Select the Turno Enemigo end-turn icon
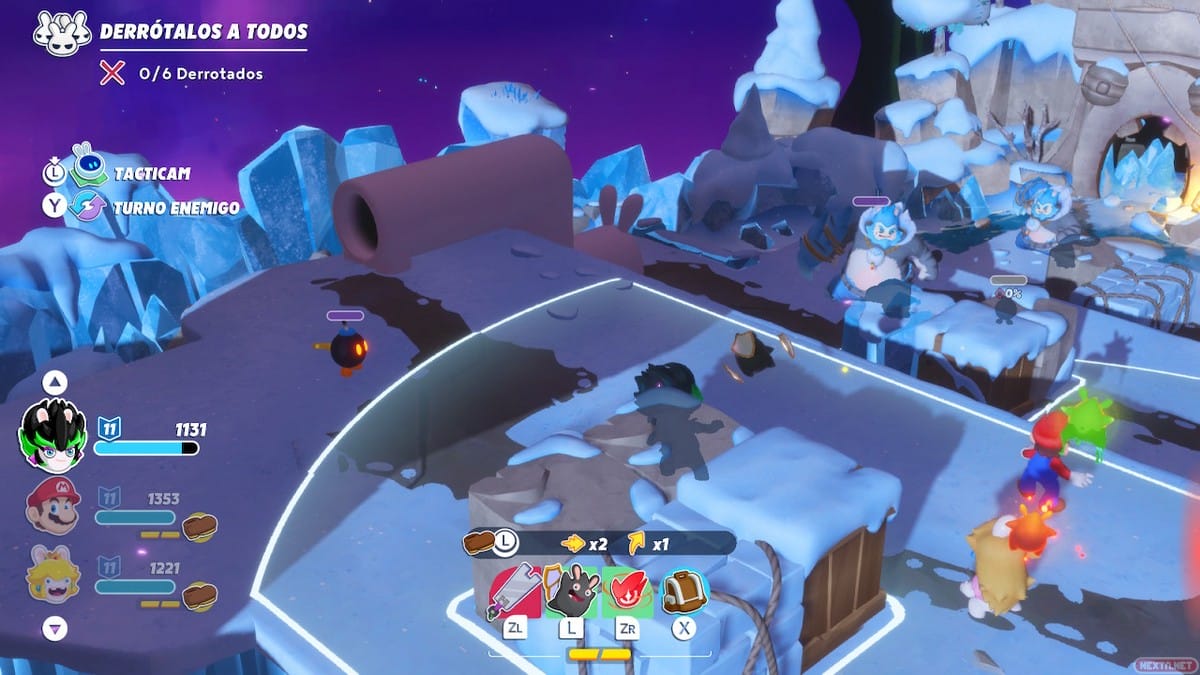Image resolution: width=1200 pixels, height=675 pixels. [88, 206]
